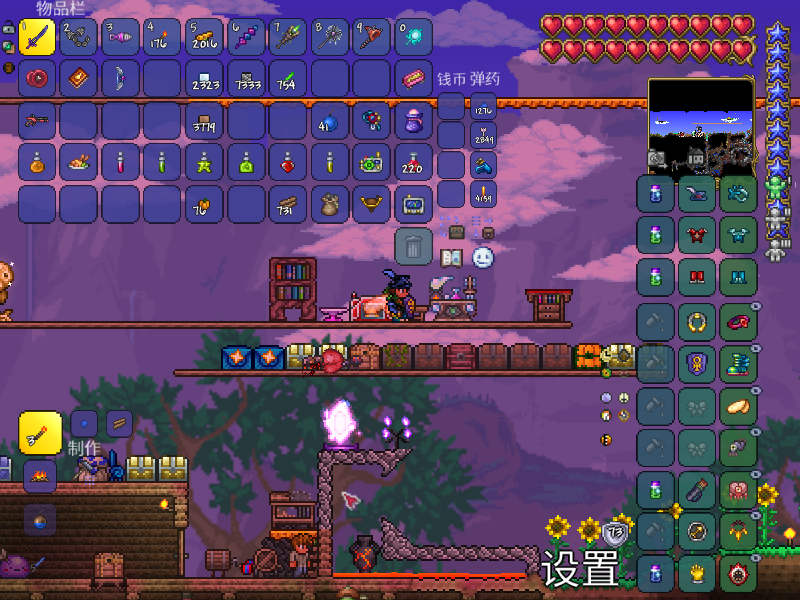This screenshot has width=800, height=600.
Task: Select the purple sword in hotbar slot 1
Action: [x=37, y=37]
